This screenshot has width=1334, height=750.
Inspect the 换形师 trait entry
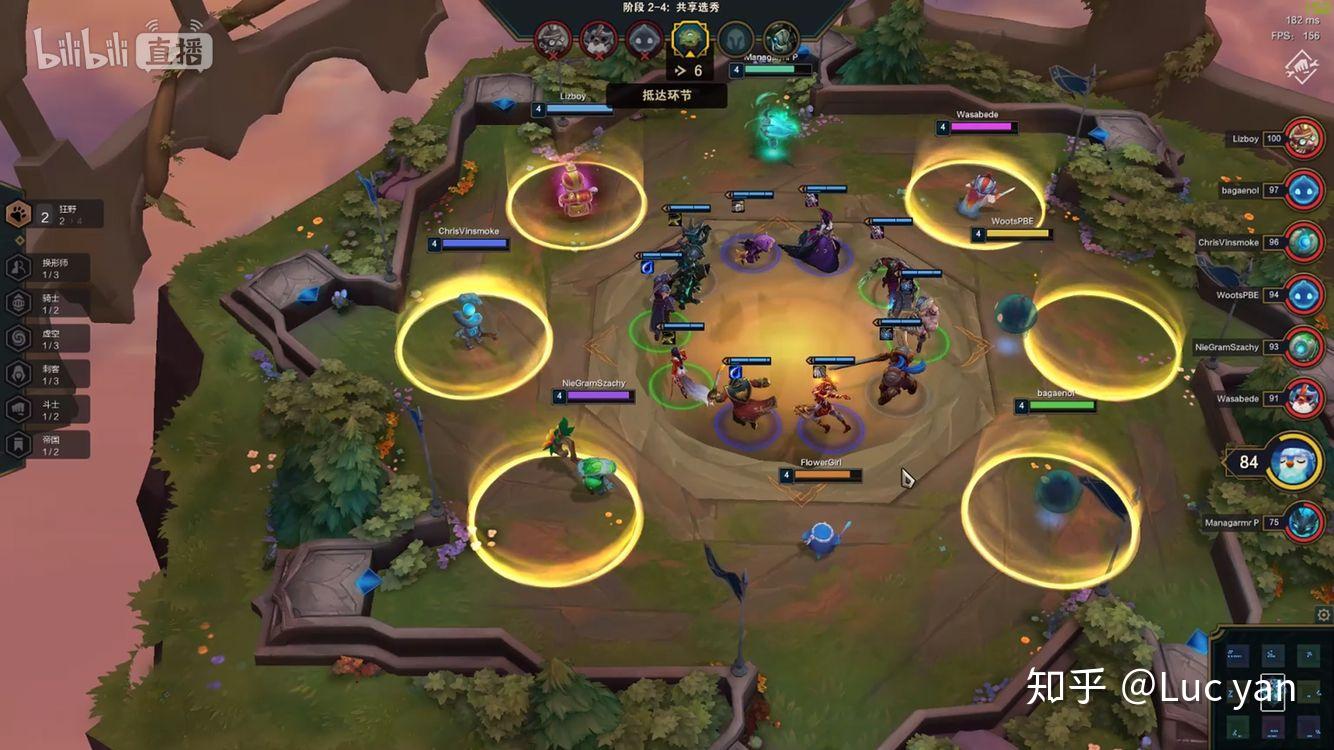tap(48, 268)
